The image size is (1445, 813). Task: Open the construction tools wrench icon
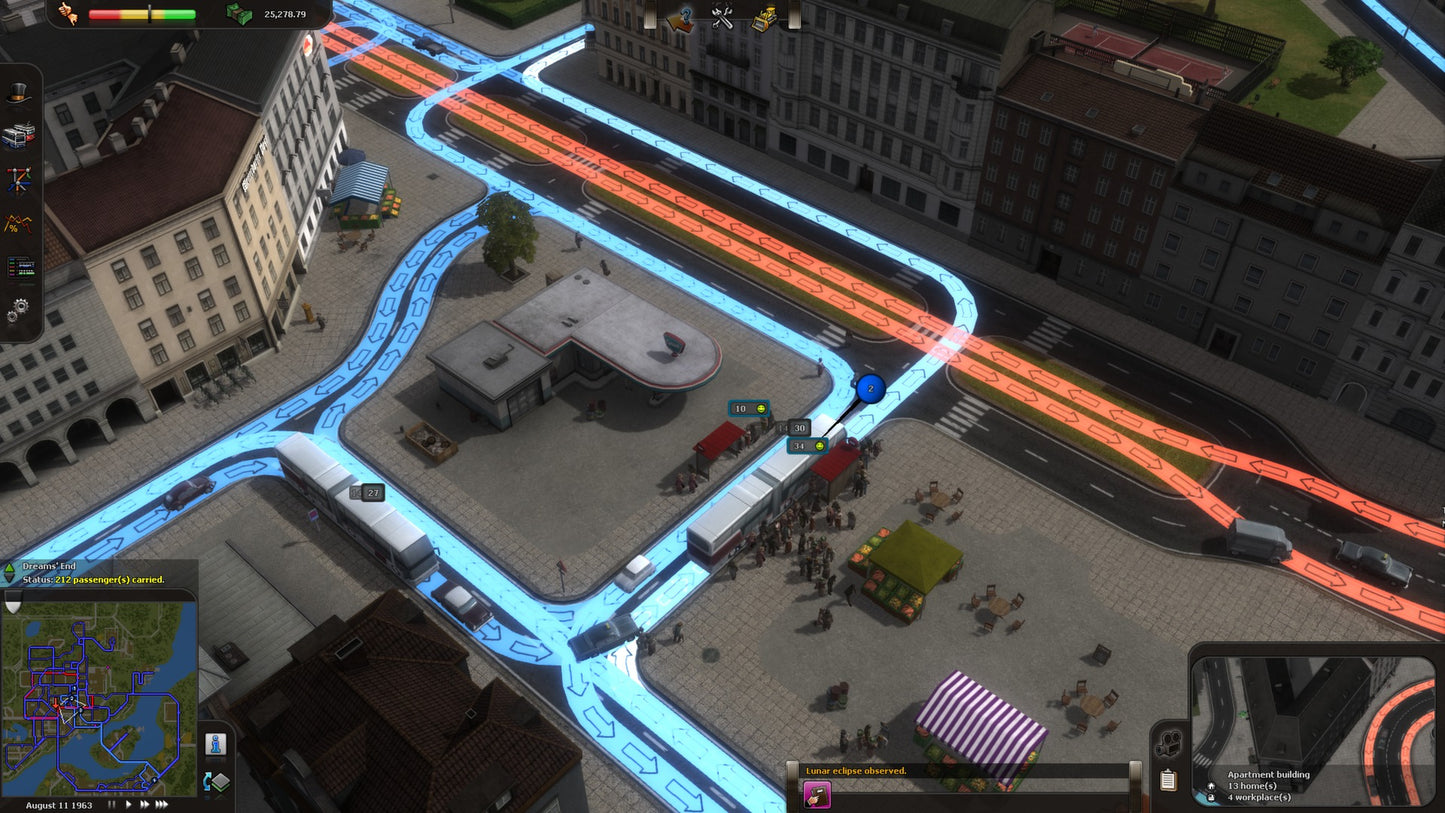tap(722, 17)
